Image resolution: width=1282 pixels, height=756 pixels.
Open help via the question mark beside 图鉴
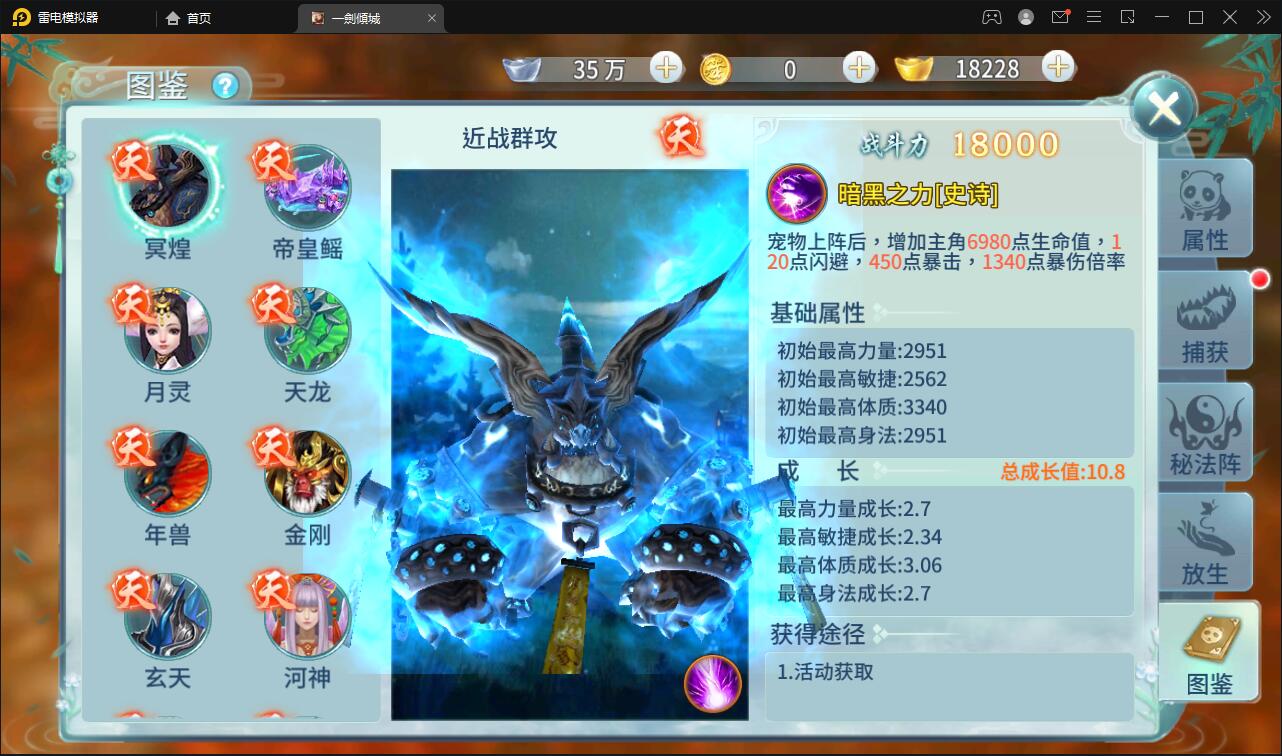pos(226,87)
